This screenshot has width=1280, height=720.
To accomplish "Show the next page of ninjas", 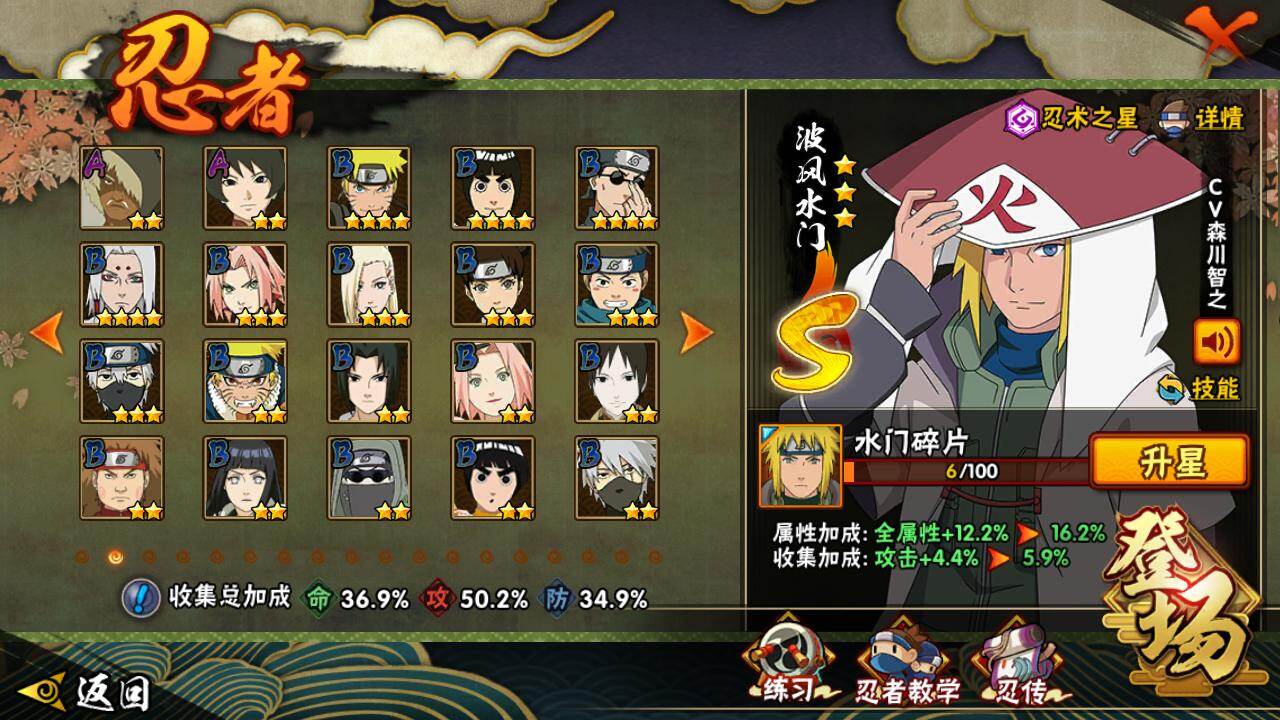I will tap(696, 332).
